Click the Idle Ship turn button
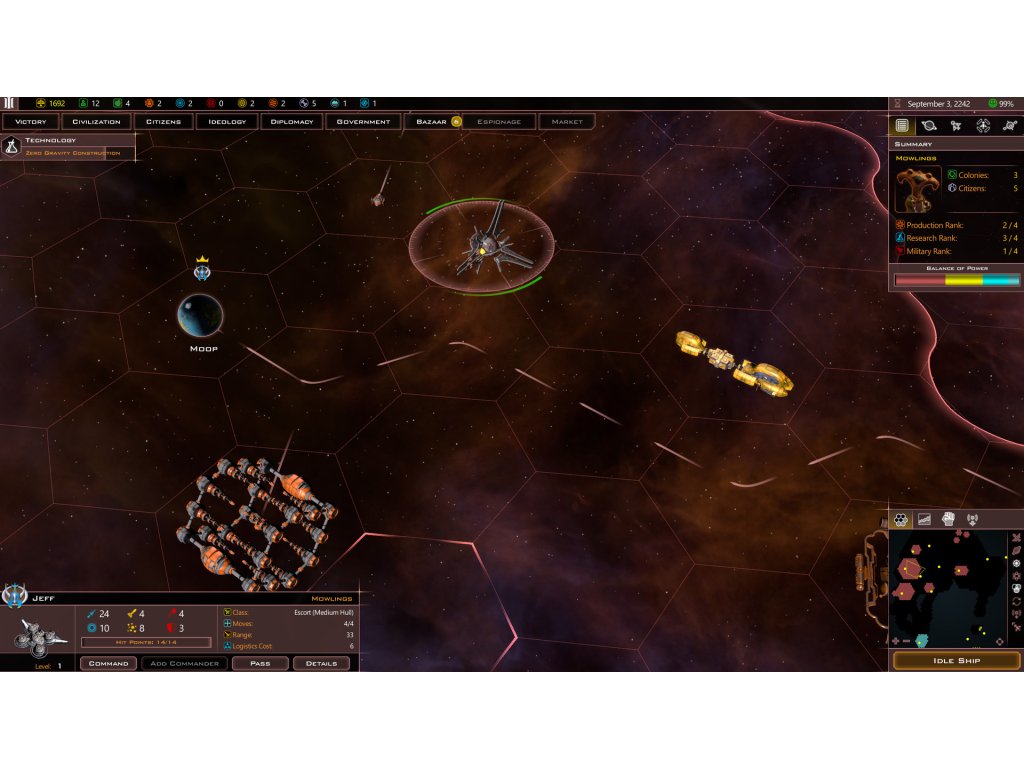Screen dimensions: 1024x768 [x=956, y=661]
